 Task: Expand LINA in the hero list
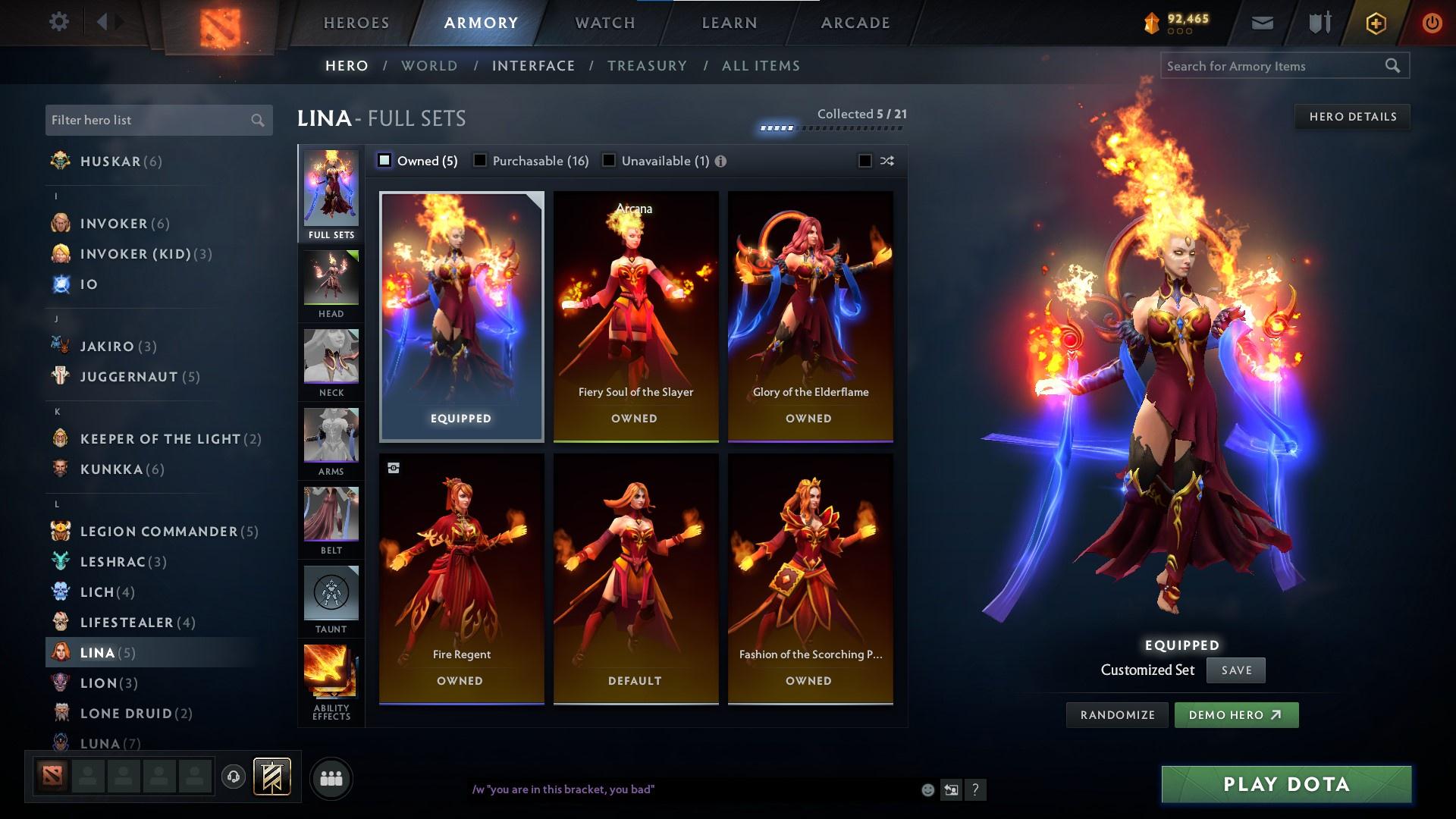click(99, 652)
